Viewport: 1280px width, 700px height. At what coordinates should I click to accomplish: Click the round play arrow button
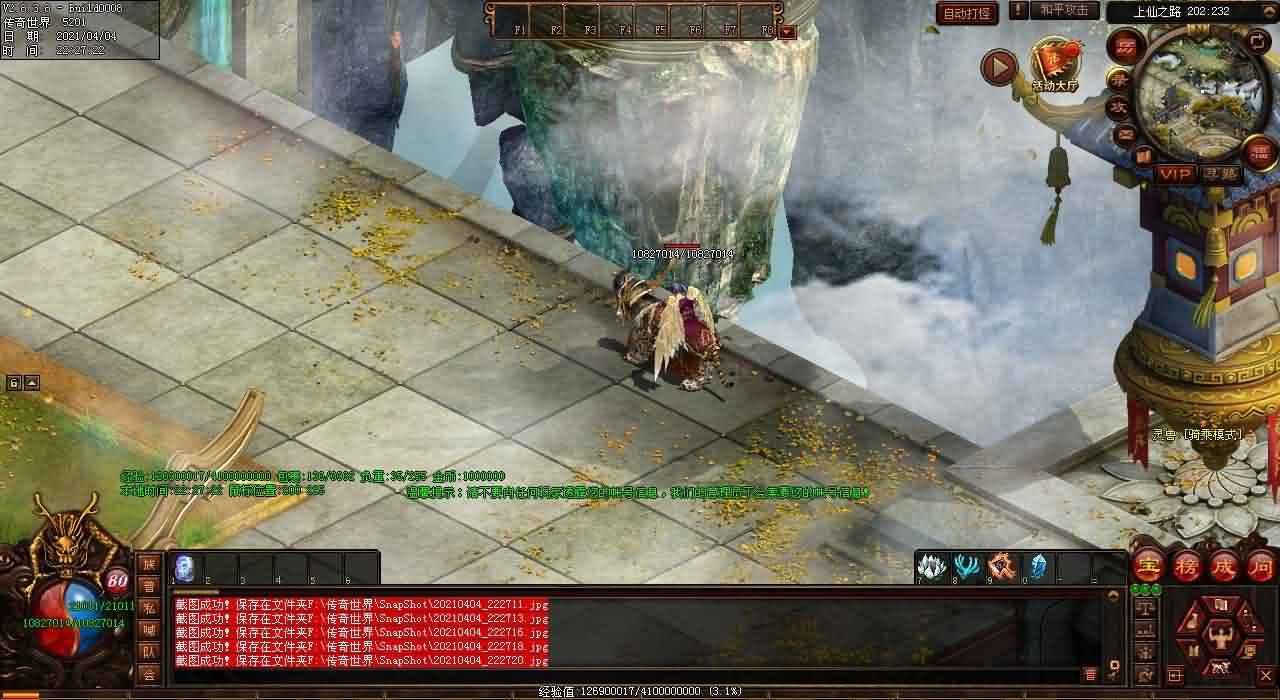998,67
